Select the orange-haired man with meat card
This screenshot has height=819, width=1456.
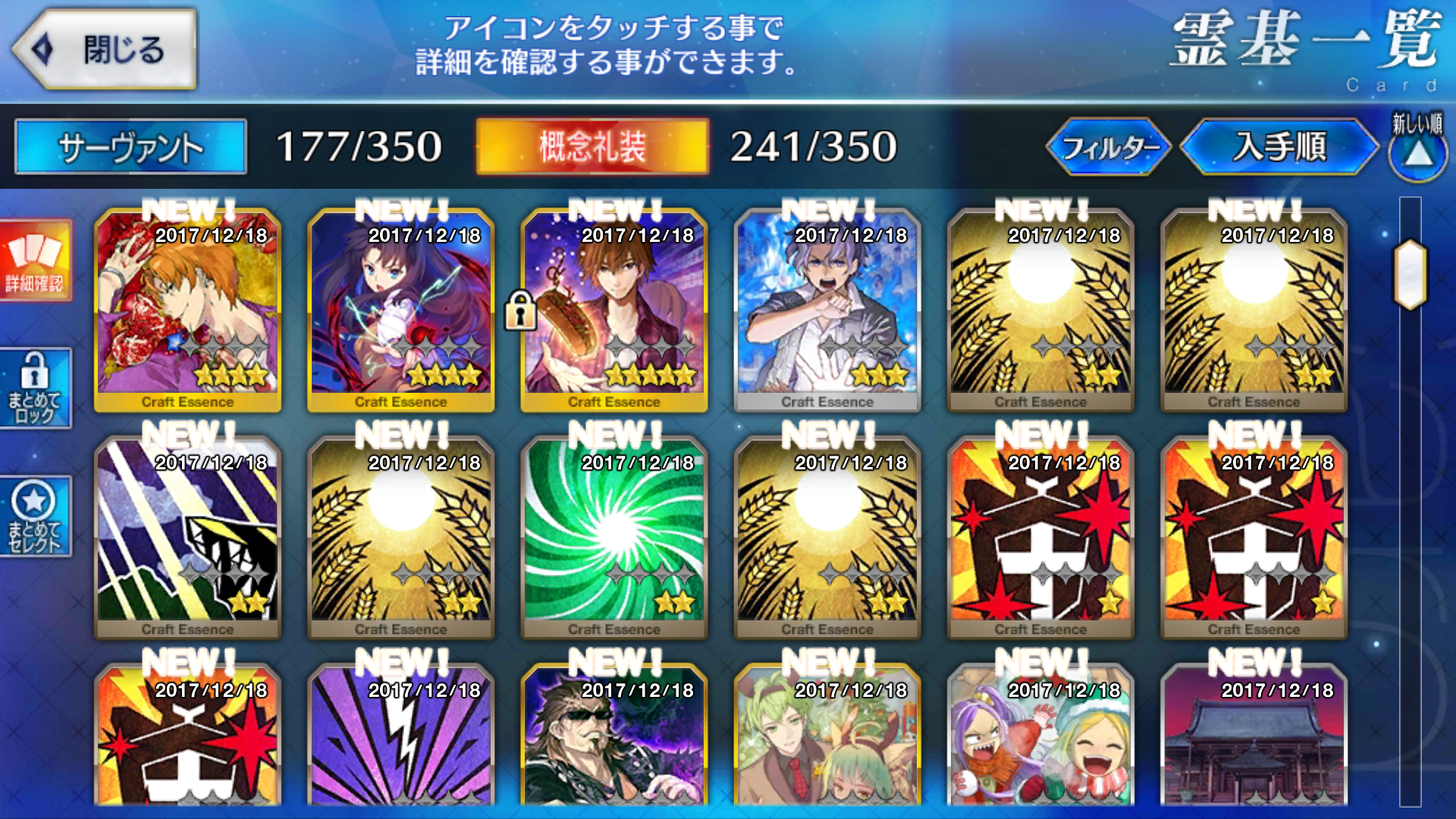point(187,311)
